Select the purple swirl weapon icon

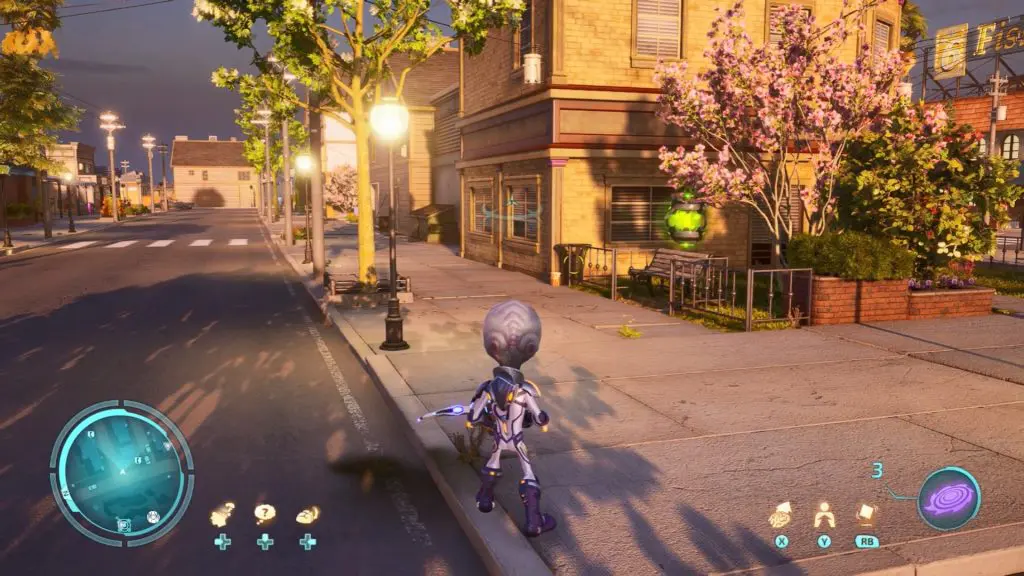(948, 498)
